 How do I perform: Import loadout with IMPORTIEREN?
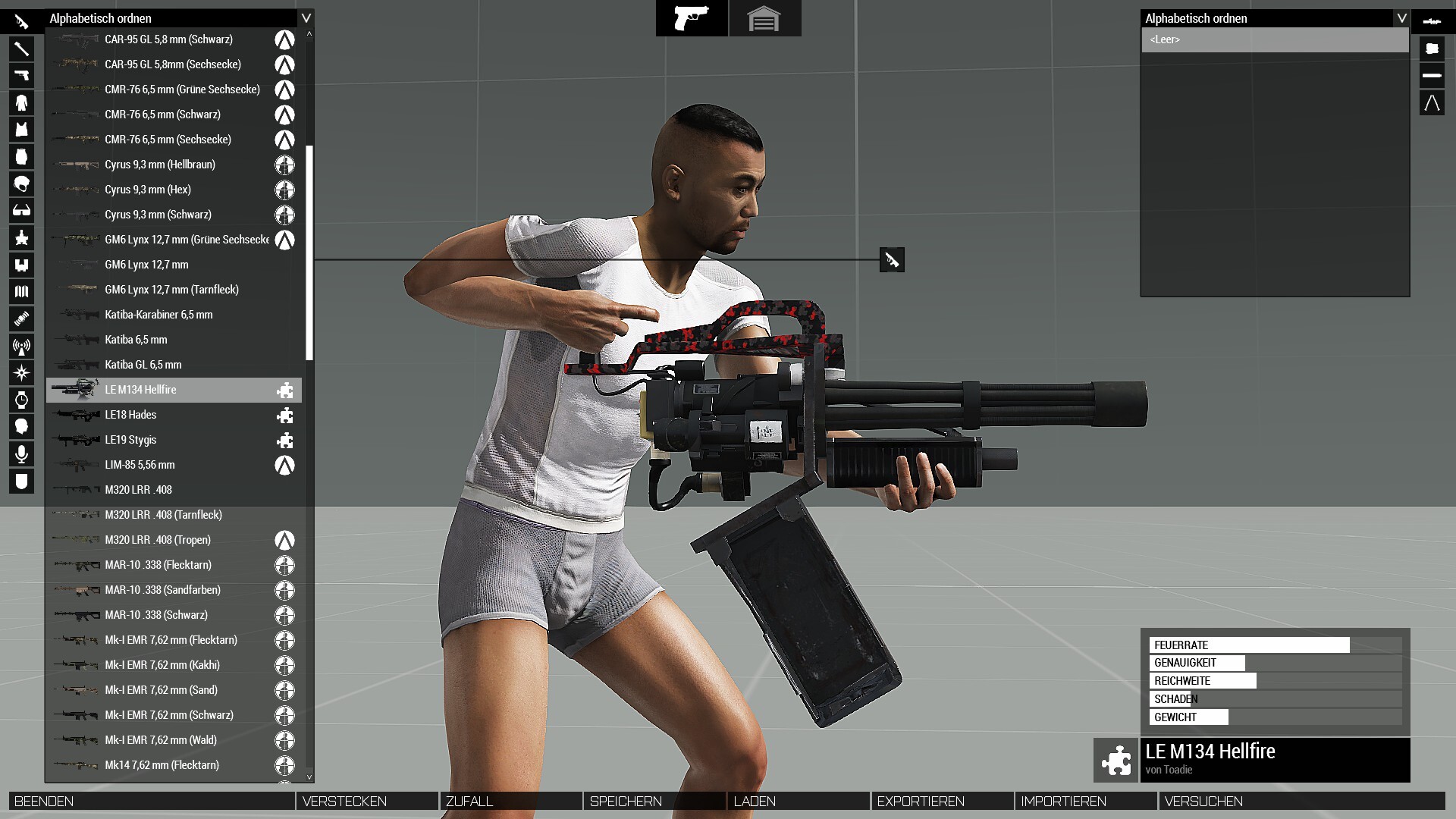click(1085, 801)
